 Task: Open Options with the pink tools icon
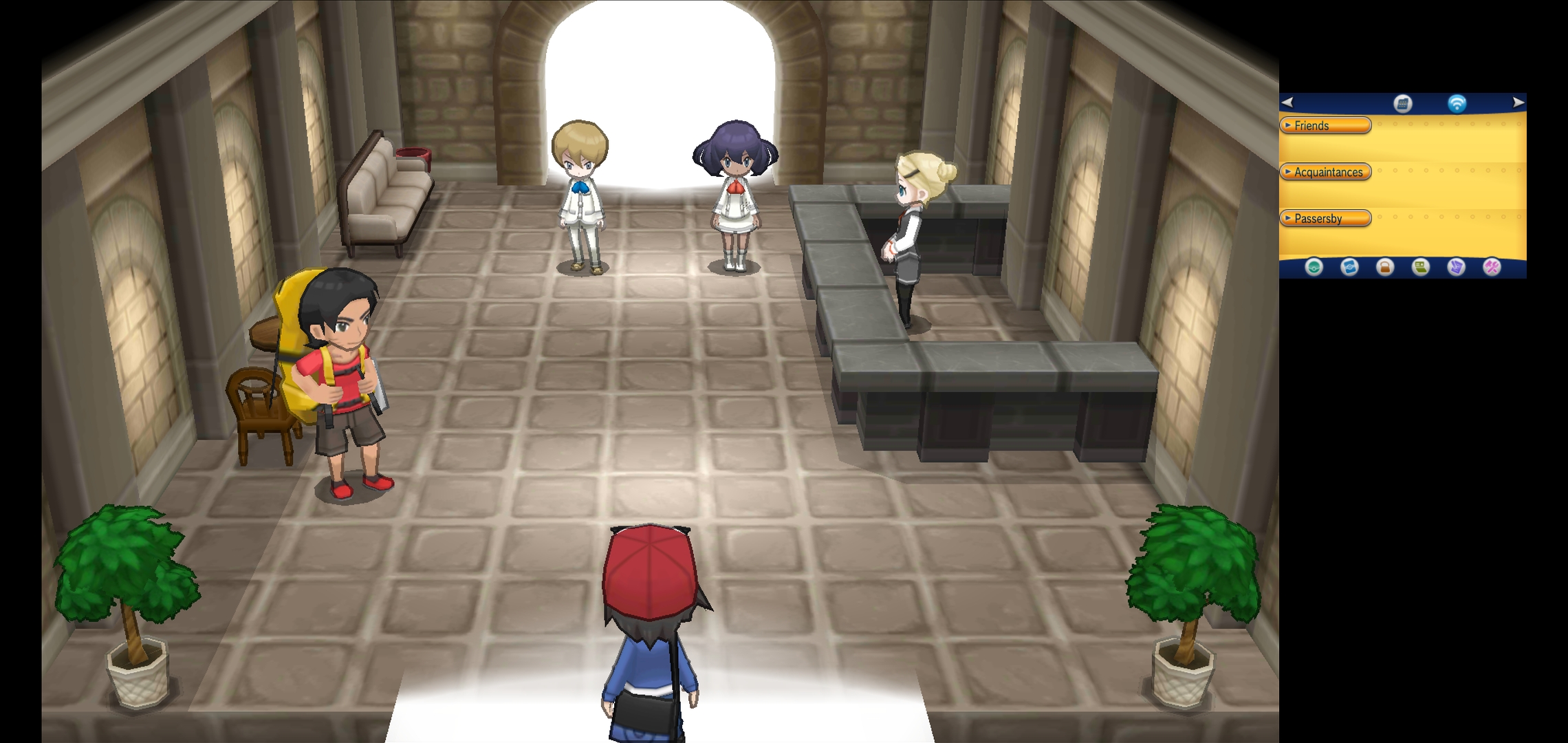click(x=1492, y=267)
